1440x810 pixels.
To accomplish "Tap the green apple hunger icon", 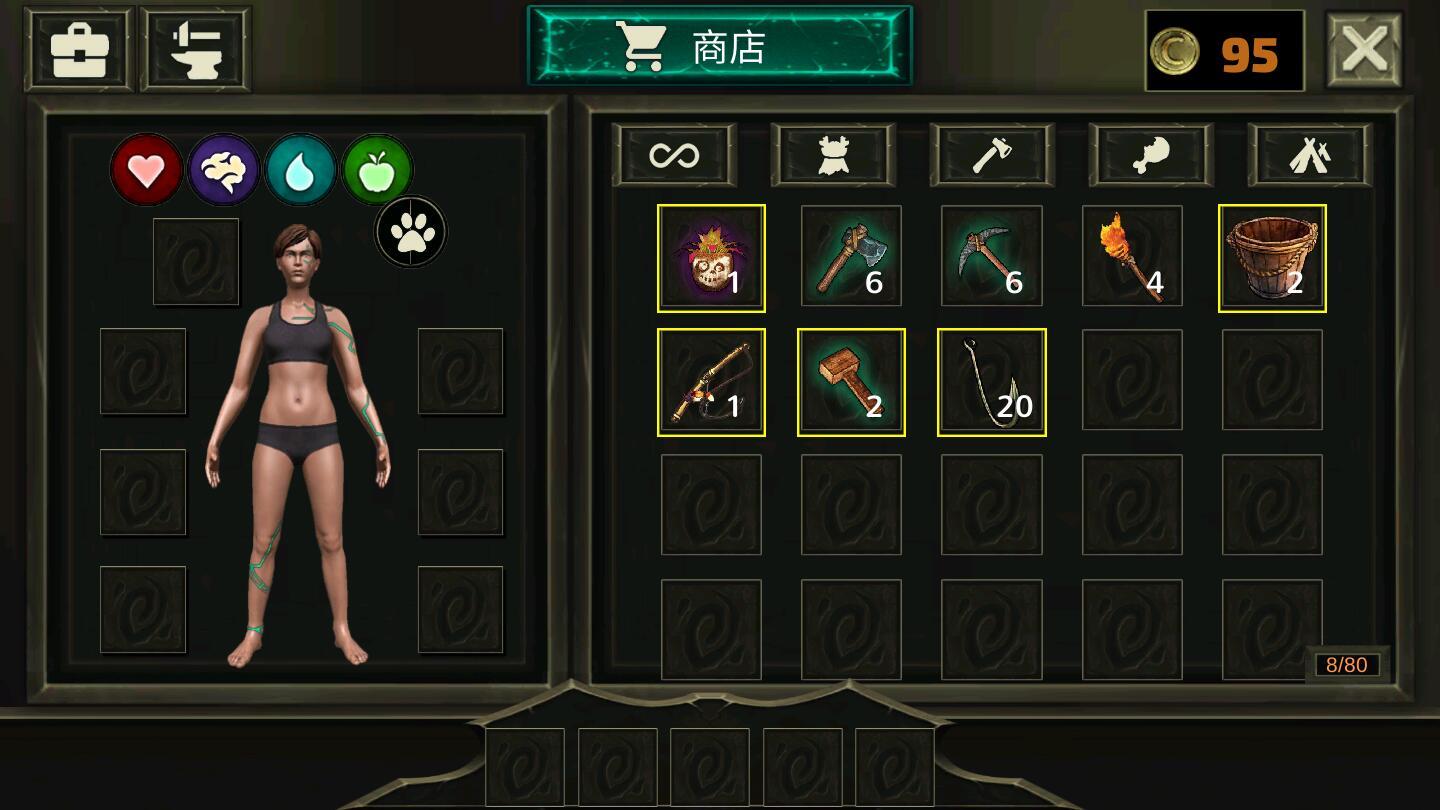I will [x=378, y=170].
